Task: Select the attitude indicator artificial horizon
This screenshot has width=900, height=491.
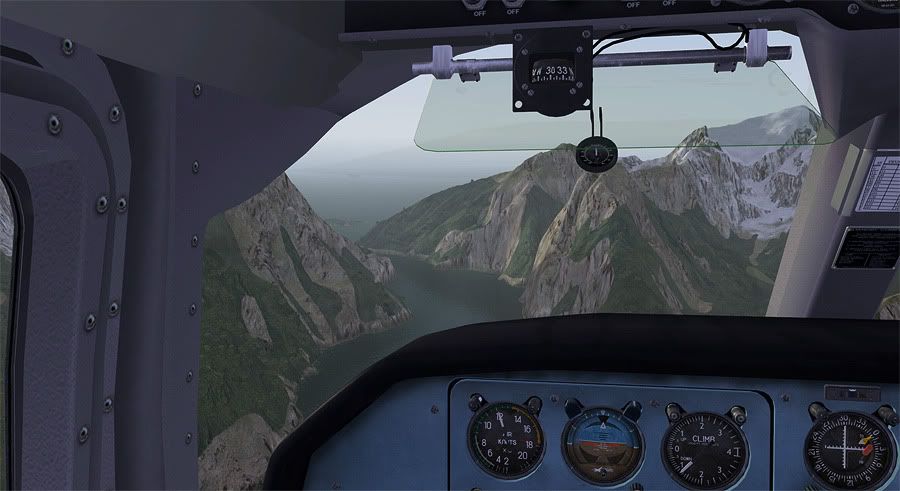Action: tap(603, 445)
